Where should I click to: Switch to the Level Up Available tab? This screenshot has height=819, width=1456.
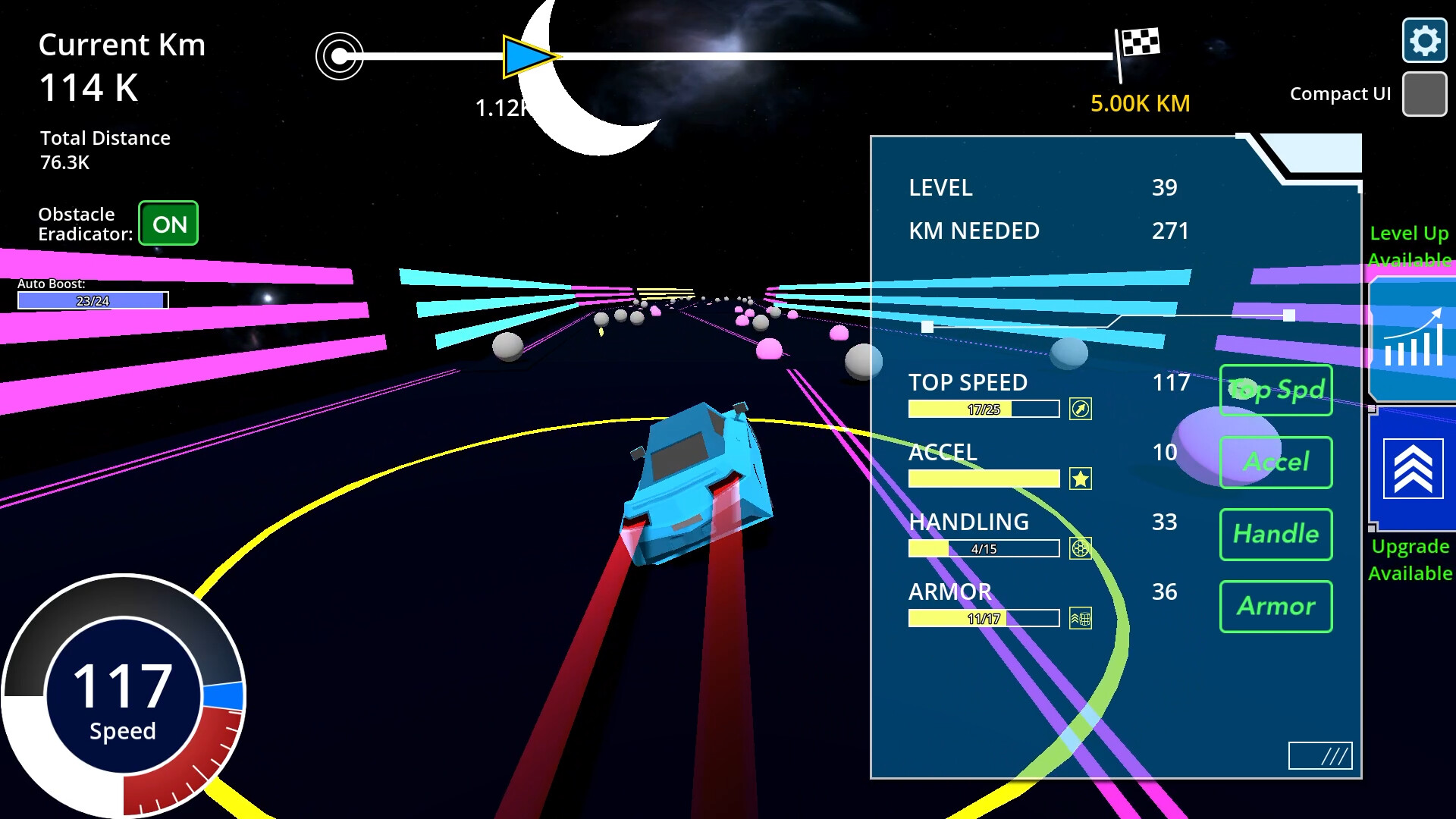pos(1409,246)
